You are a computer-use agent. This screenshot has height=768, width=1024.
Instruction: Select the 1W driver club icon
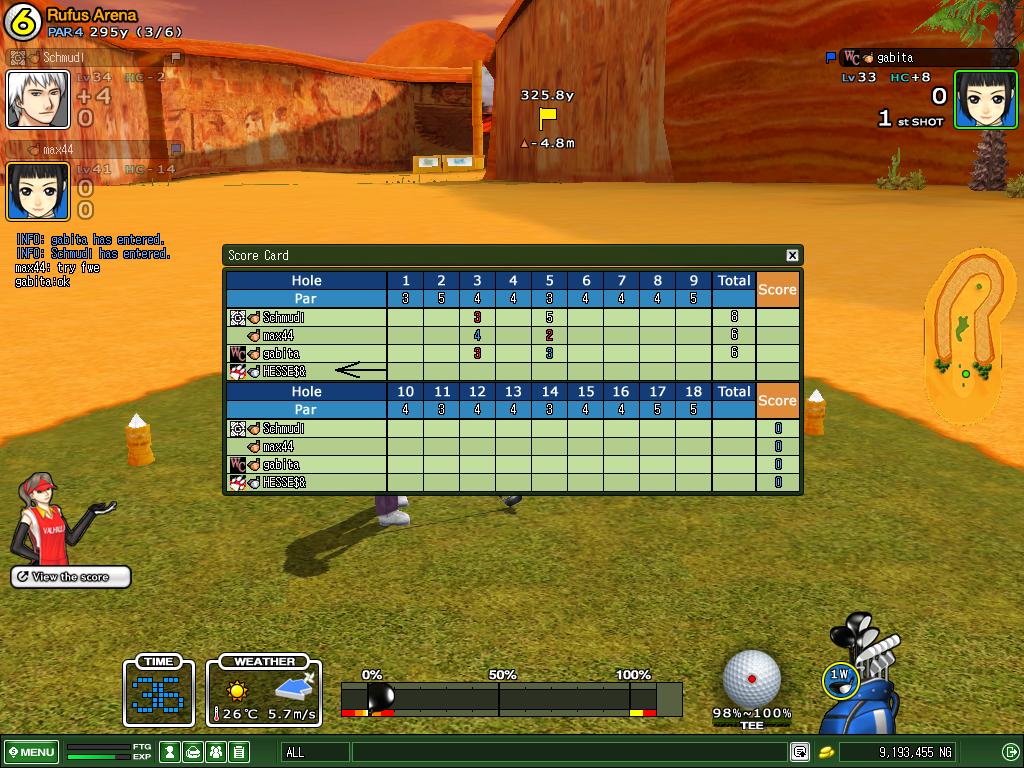tap(840, 678)
